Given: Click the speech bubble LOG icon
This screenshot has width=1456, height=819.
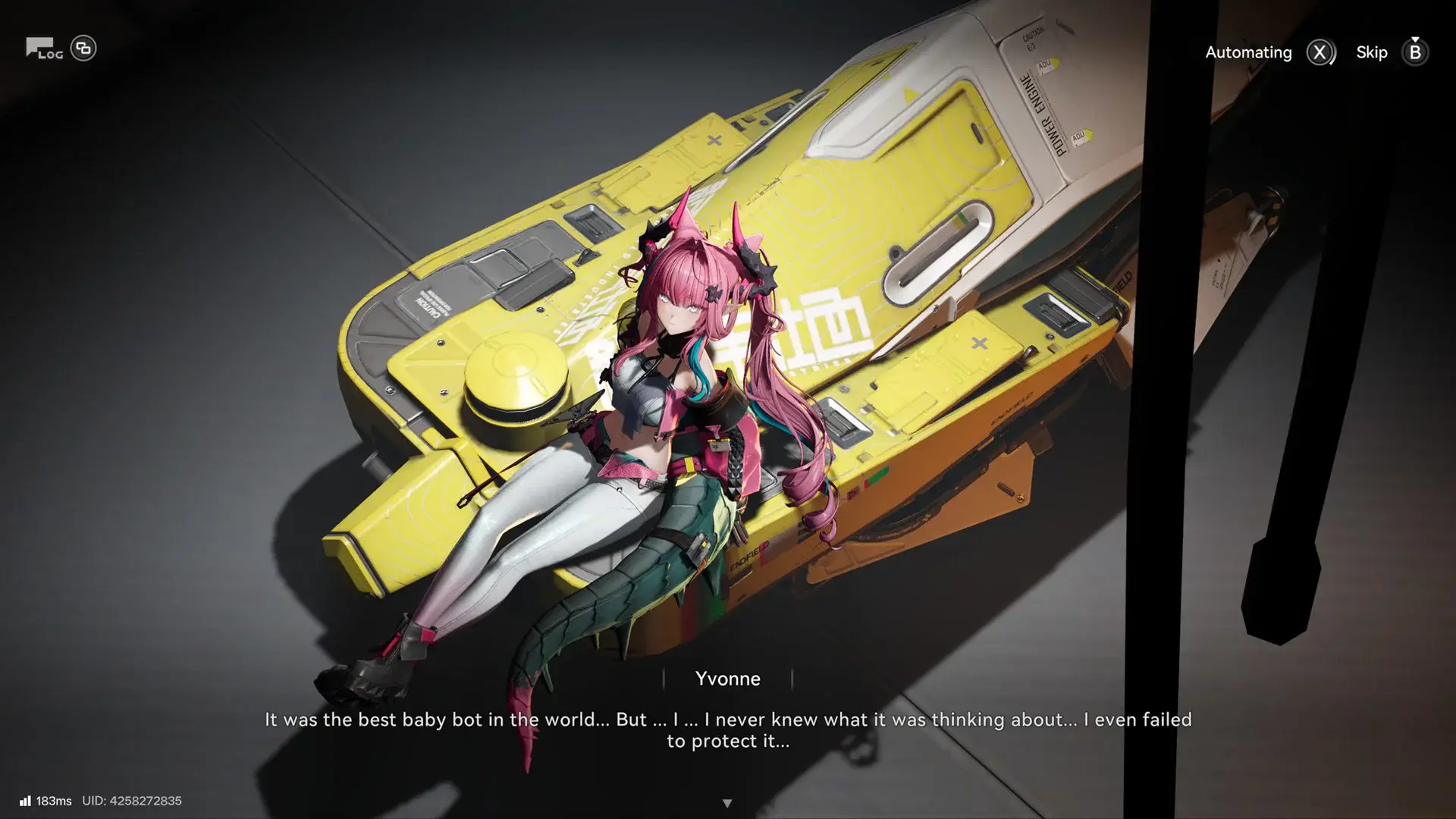Looking at the screenshot, I should [42, 49].
